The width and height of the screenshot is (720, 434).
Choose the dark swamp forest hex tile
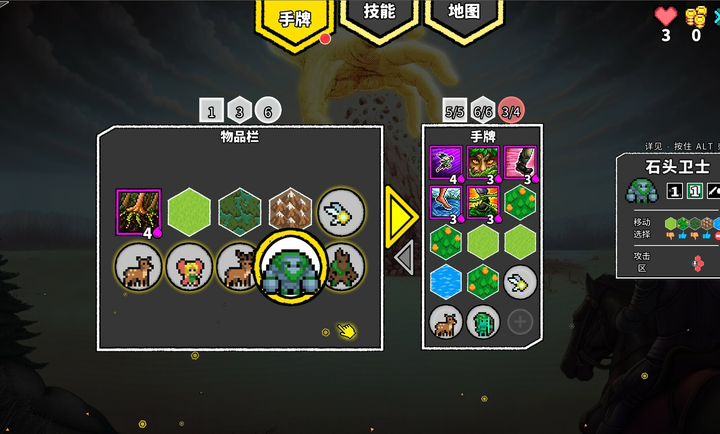[x=240, y=211]
